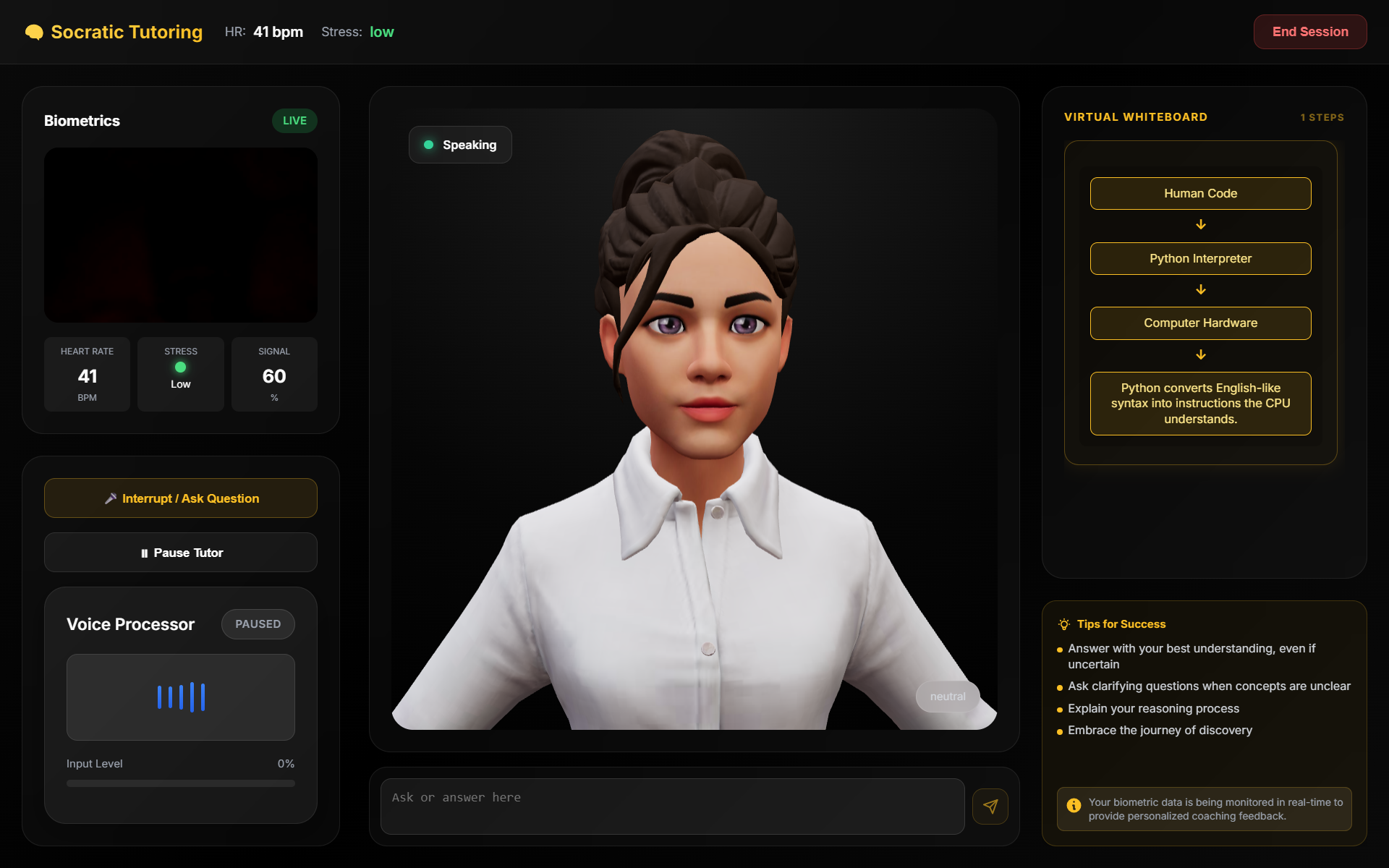Screen dimensions: 1389x868
Task: Pause the tutor
Action: (x=181, y=553)
